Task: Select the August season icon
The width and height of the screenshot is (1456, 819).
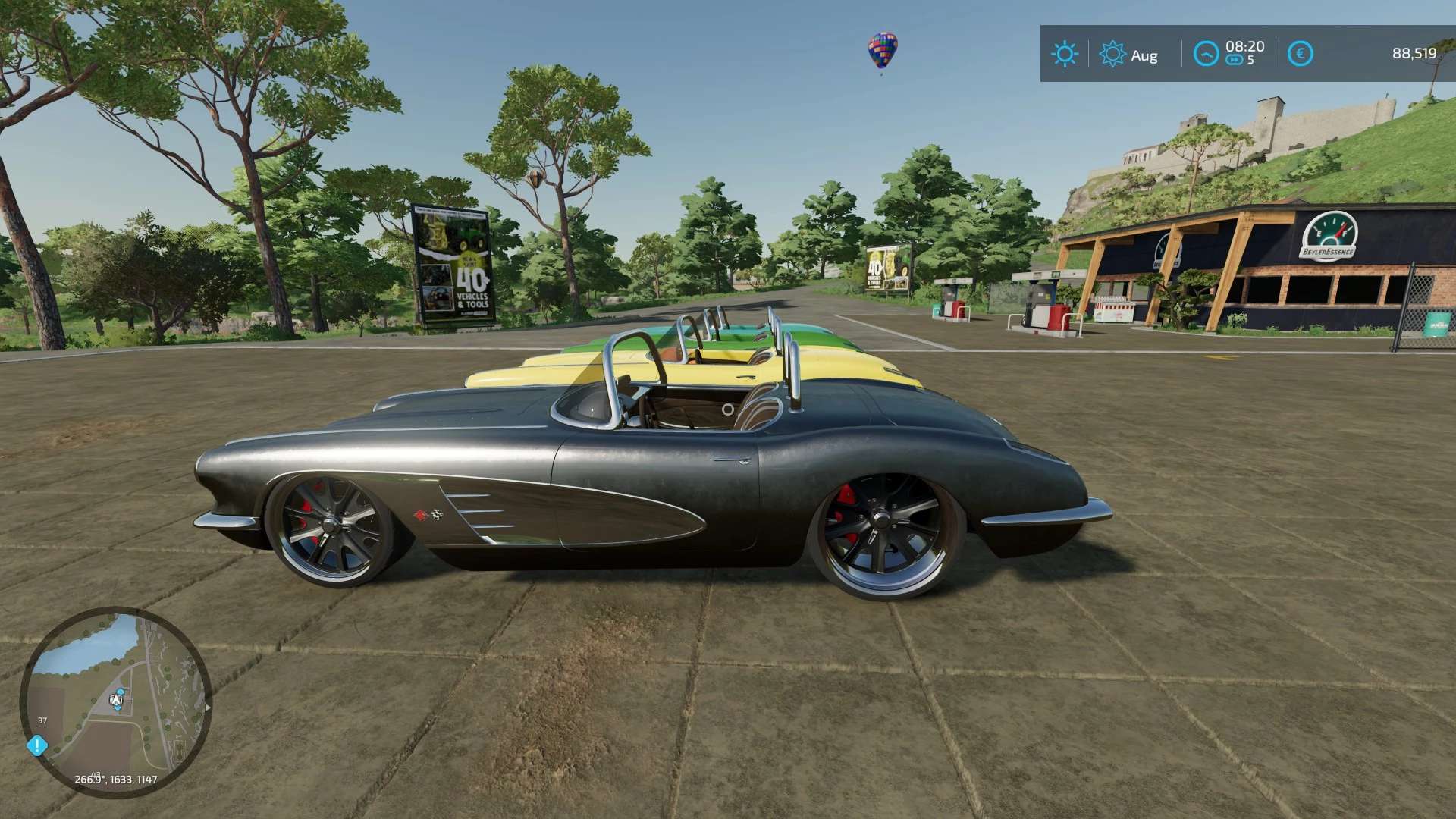Action: click(1112, 54)
